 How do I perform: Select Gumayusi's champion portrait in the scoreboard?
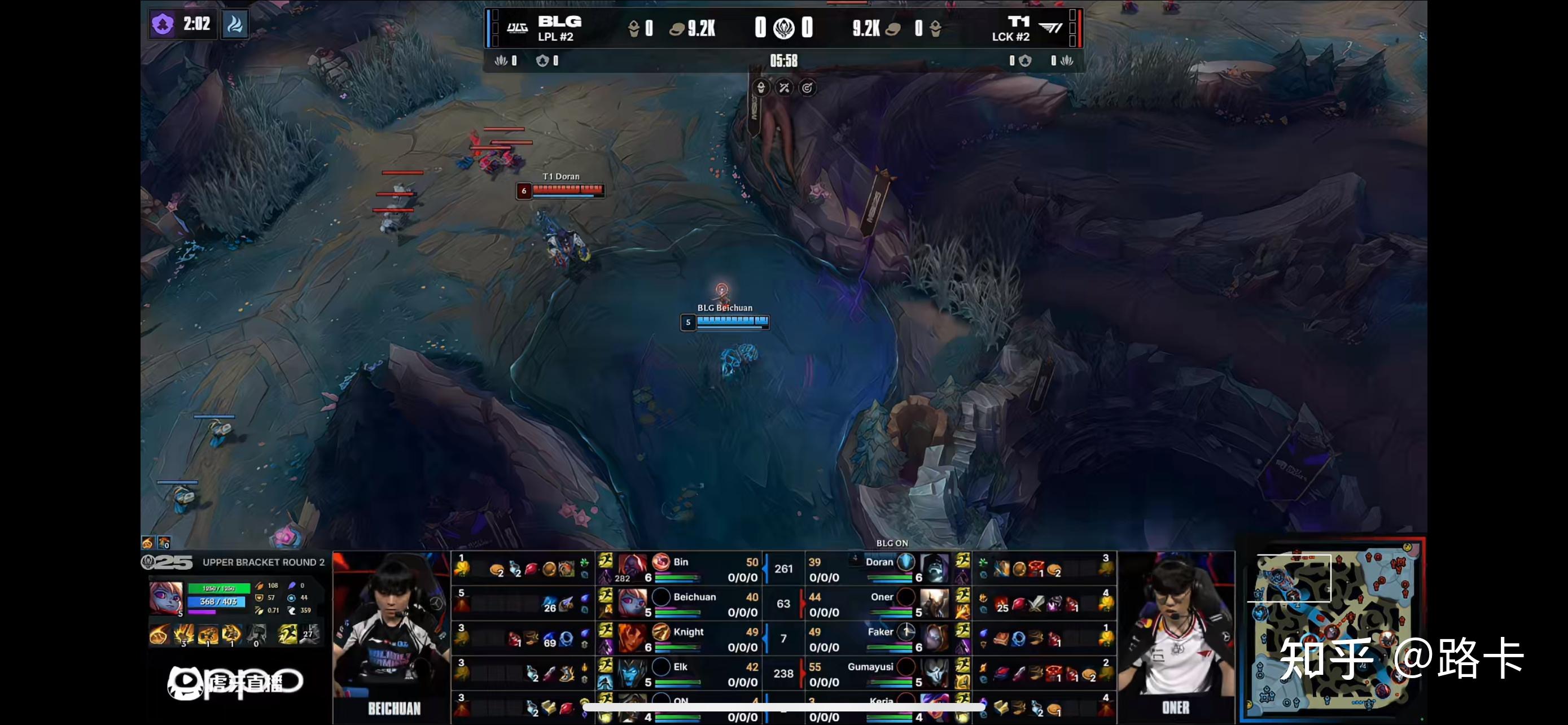934,672
